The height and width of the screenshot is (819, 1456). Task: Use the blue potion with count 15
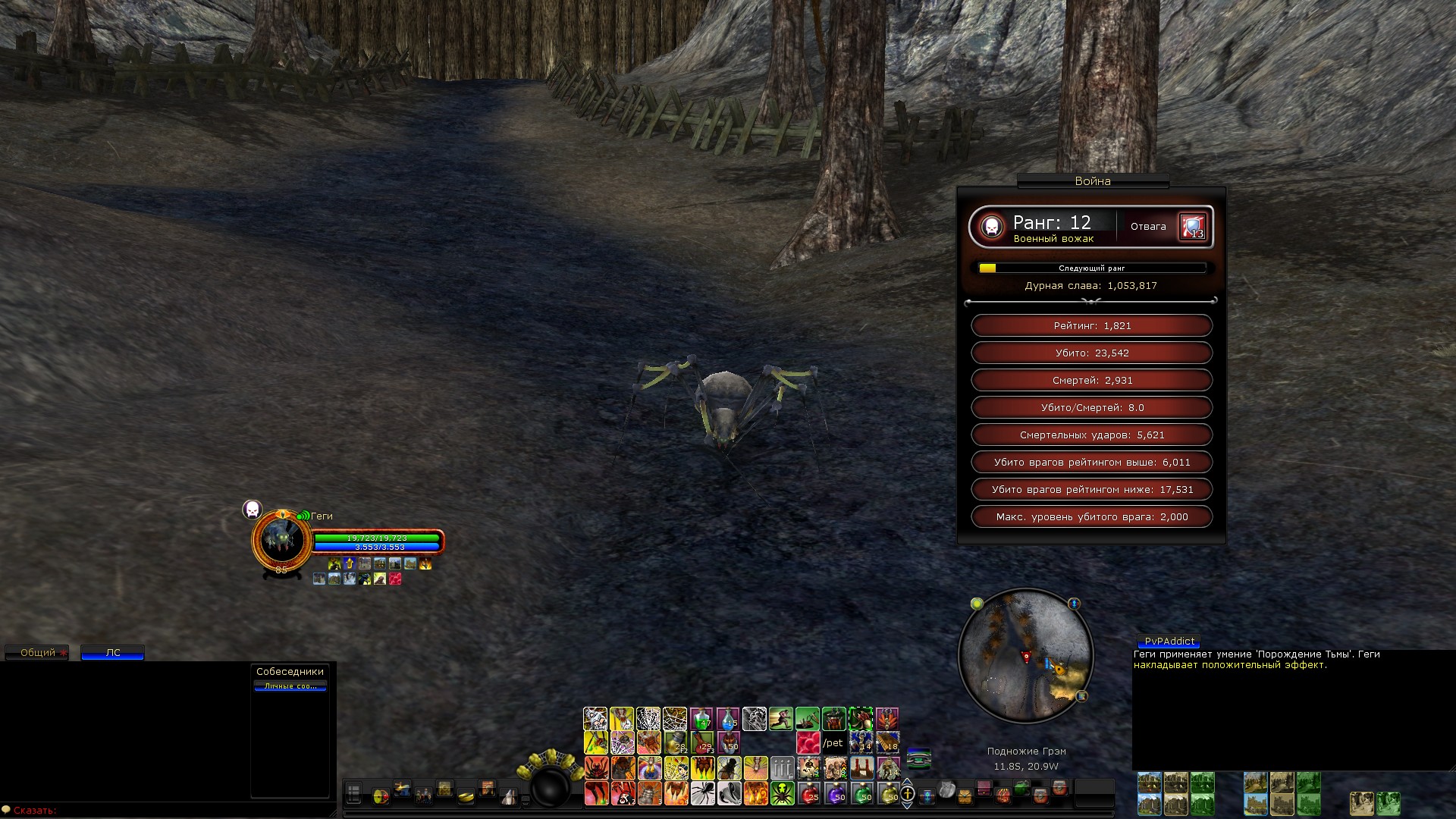(728, 719)
